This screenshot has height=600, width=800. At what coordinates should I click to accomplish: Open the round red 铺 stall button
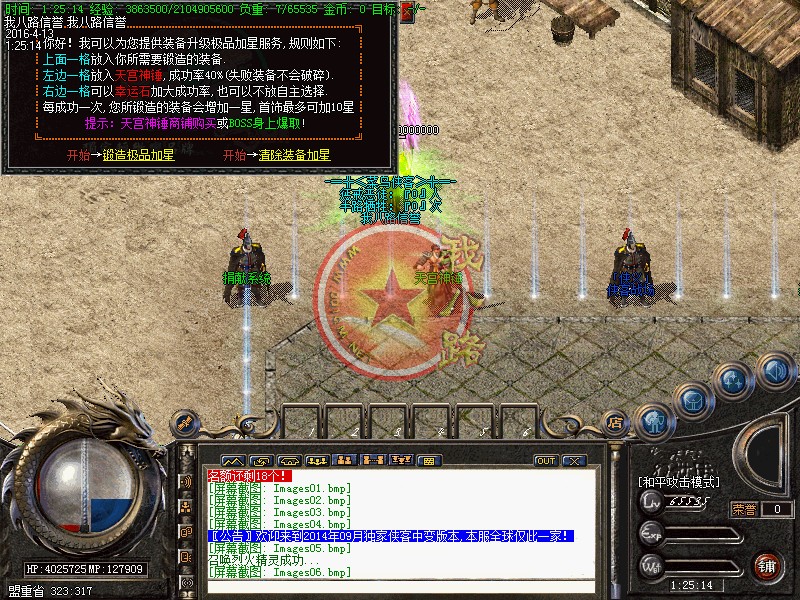tap(768, 565)
